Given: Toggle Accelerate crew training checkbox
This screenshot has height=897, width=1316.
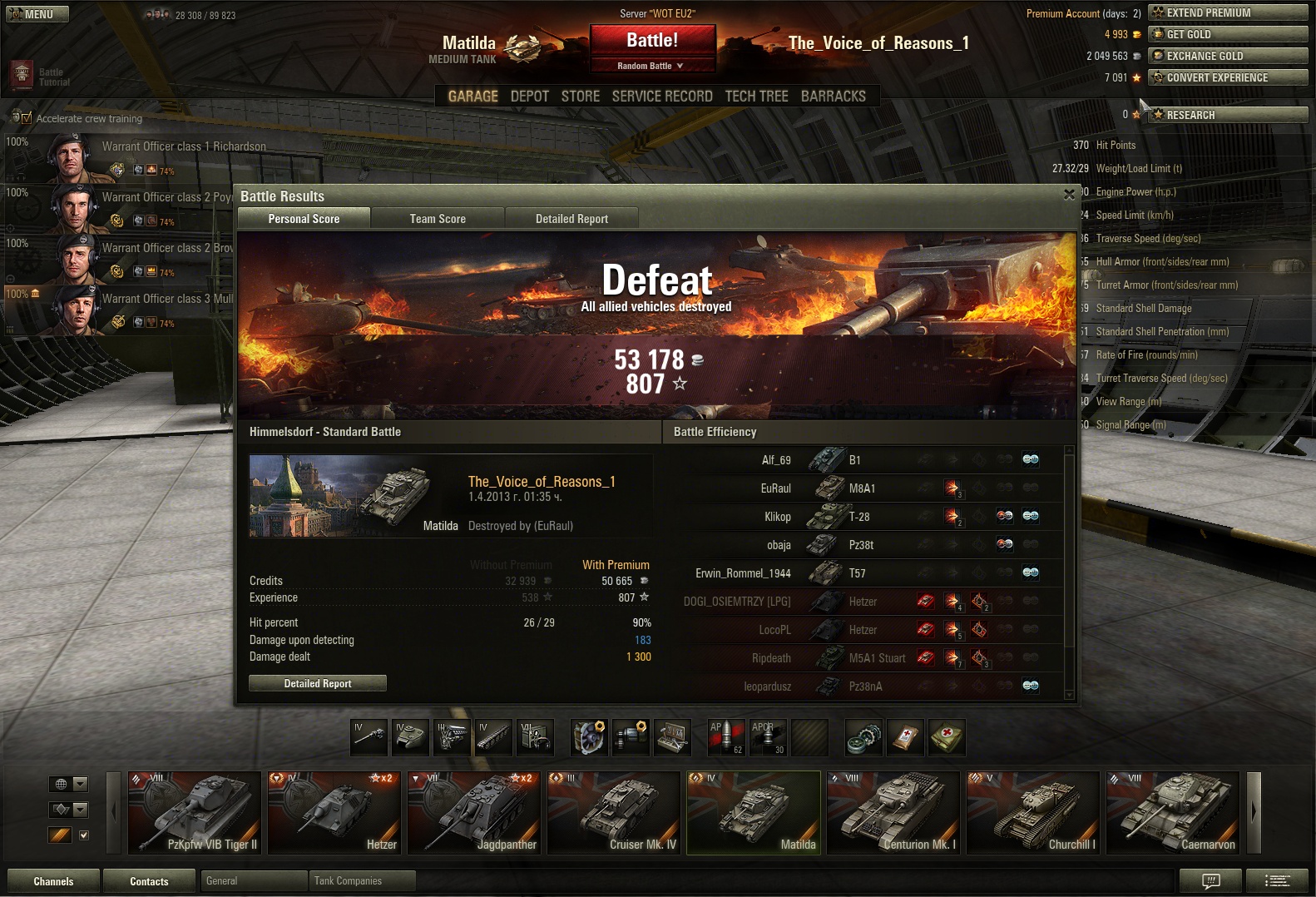Looking at the screenshot, I should (26, 118).
